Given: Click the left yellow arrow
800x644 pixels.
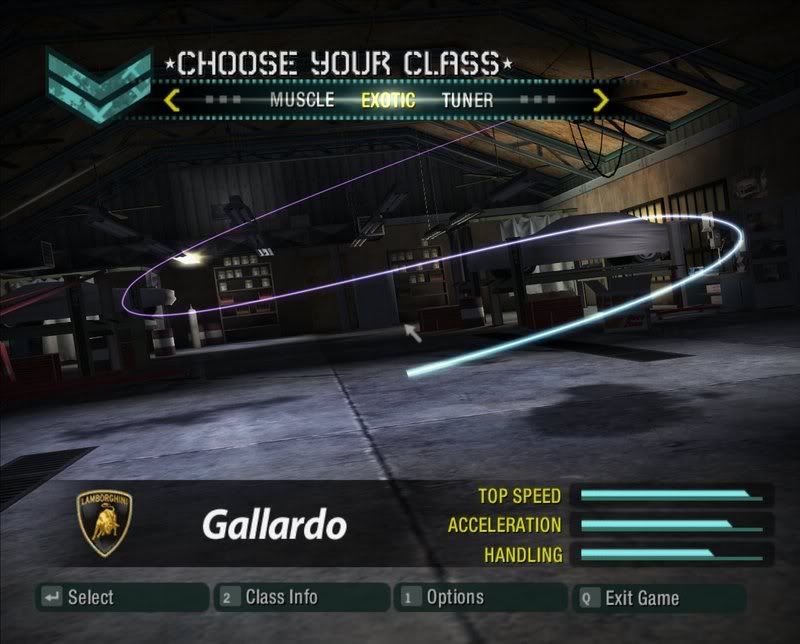Looking at the screenshot, I should 172,100.
